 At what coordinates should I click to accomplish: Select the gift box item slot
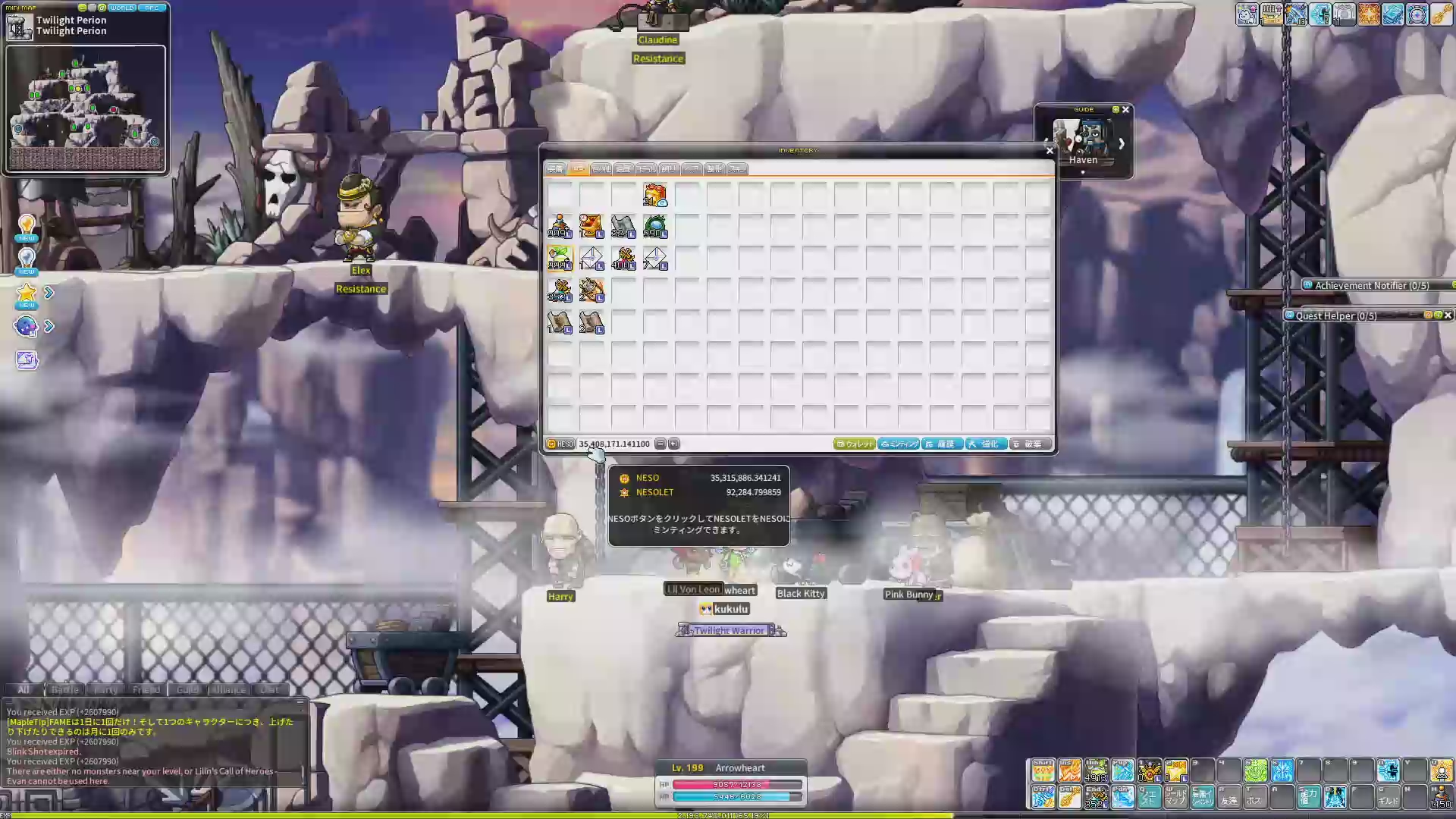(655, 195)
